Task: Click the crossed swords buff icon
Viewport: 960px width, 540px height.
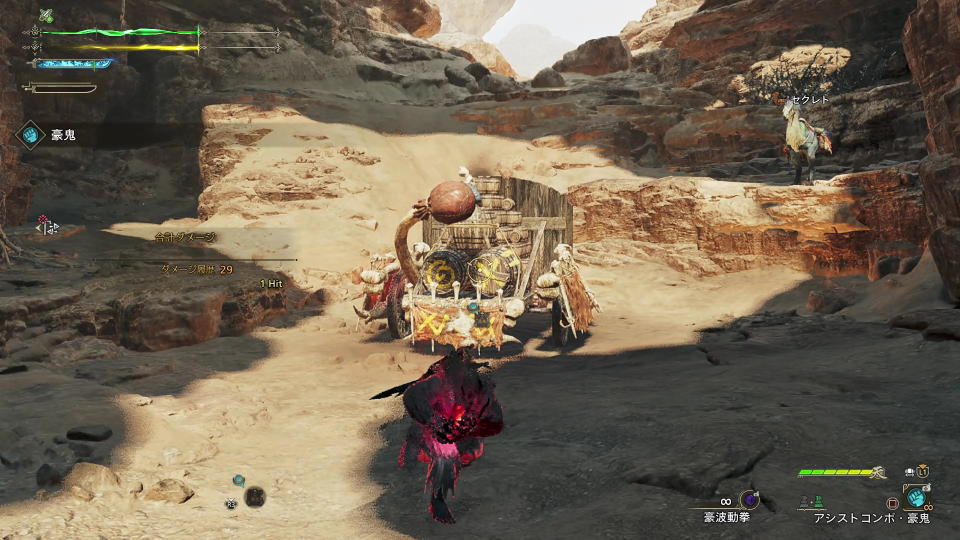Action: (x=45, y=15)
